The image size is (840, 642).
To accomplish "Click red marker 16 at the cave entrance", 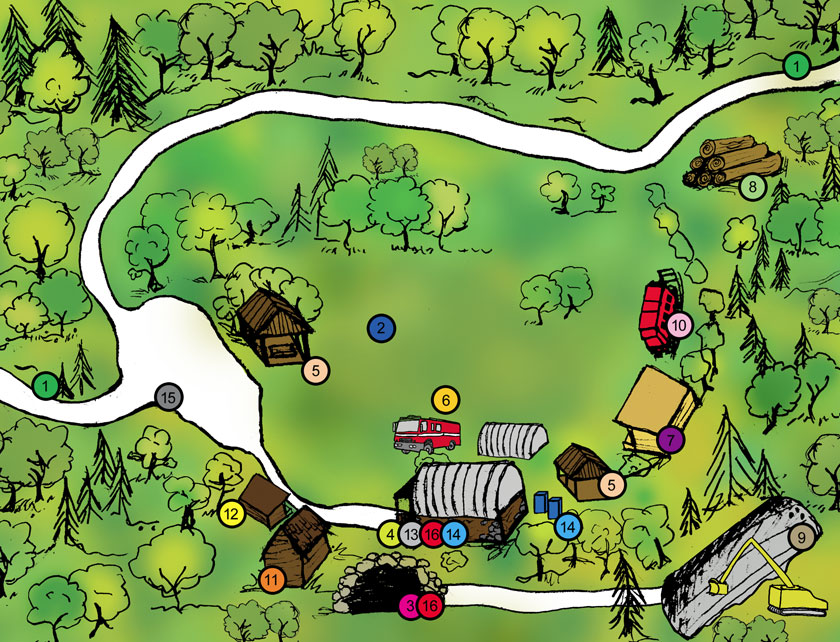I will (430, 605).
